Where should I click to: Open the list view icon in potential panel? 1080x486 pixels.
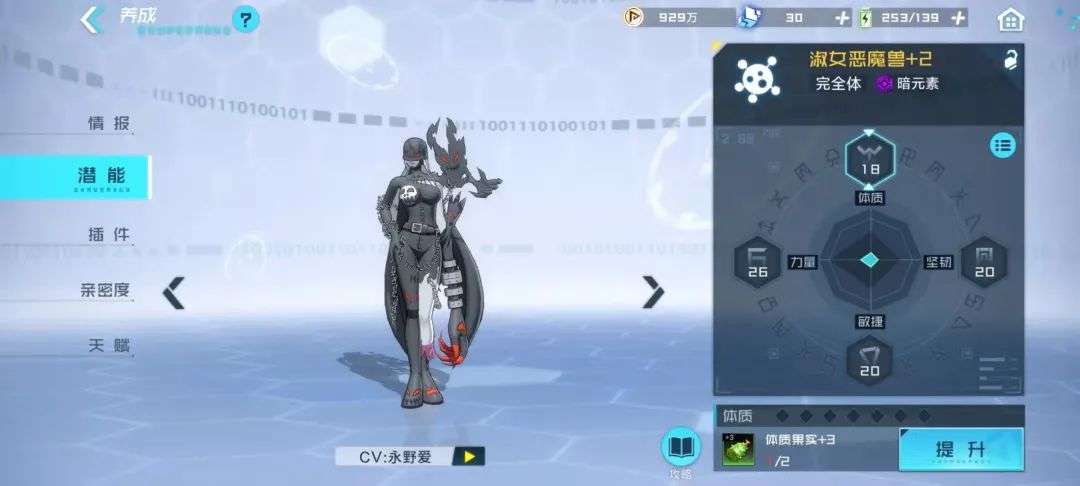click(x=1002, y=146)
